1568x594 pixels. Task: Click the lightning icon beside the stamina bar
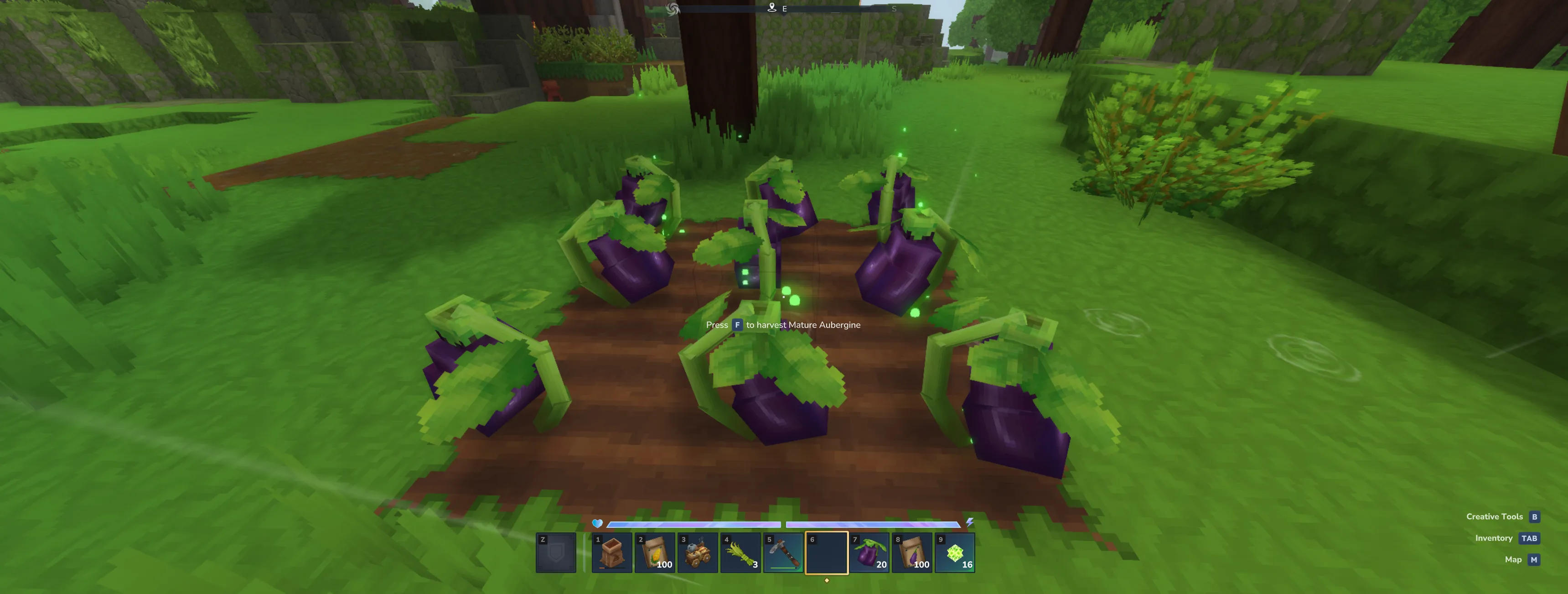(972, 521)
